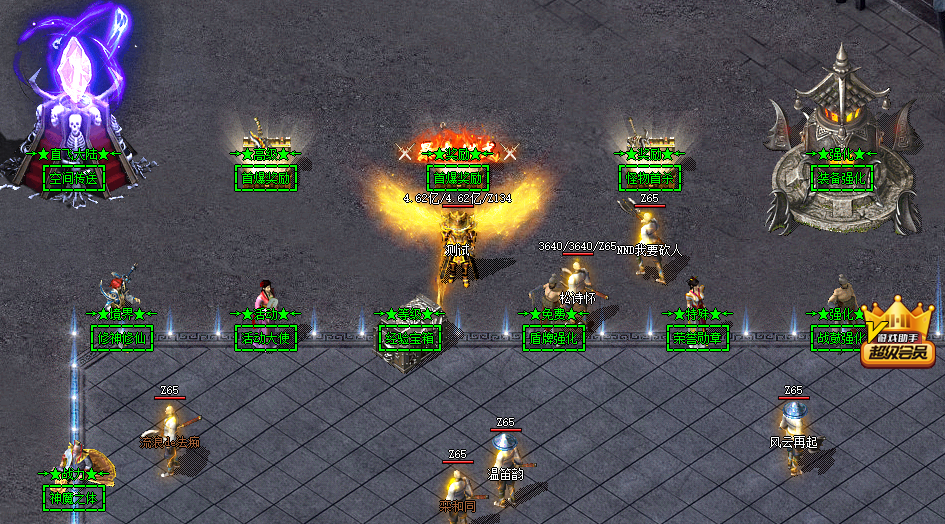Select the 空间传送 teleport label
The height and width of the screenshot is (524, 945).
[74, 179]
